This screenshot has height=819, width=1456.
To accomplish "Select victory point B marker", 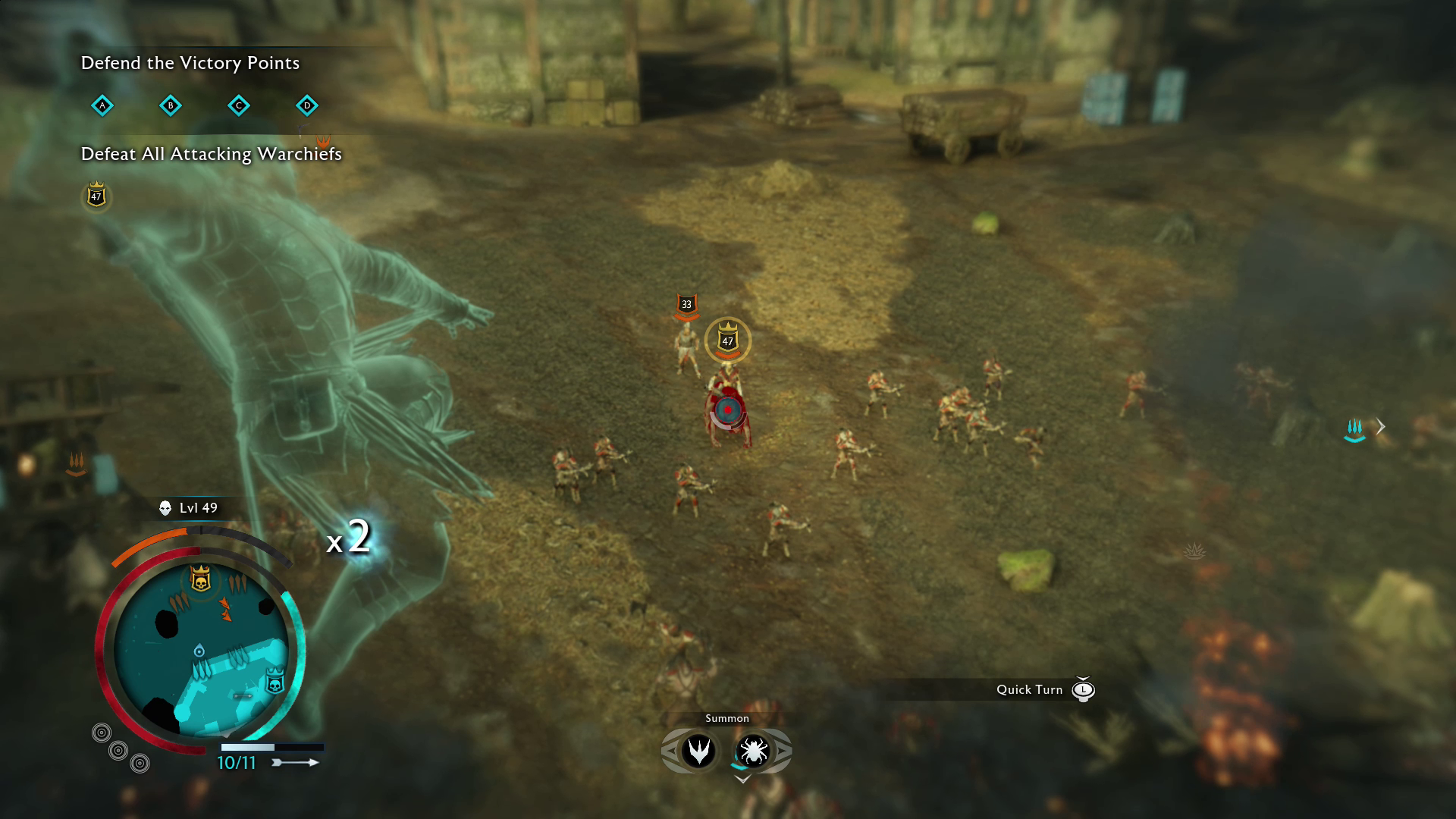I will (171, 105).
